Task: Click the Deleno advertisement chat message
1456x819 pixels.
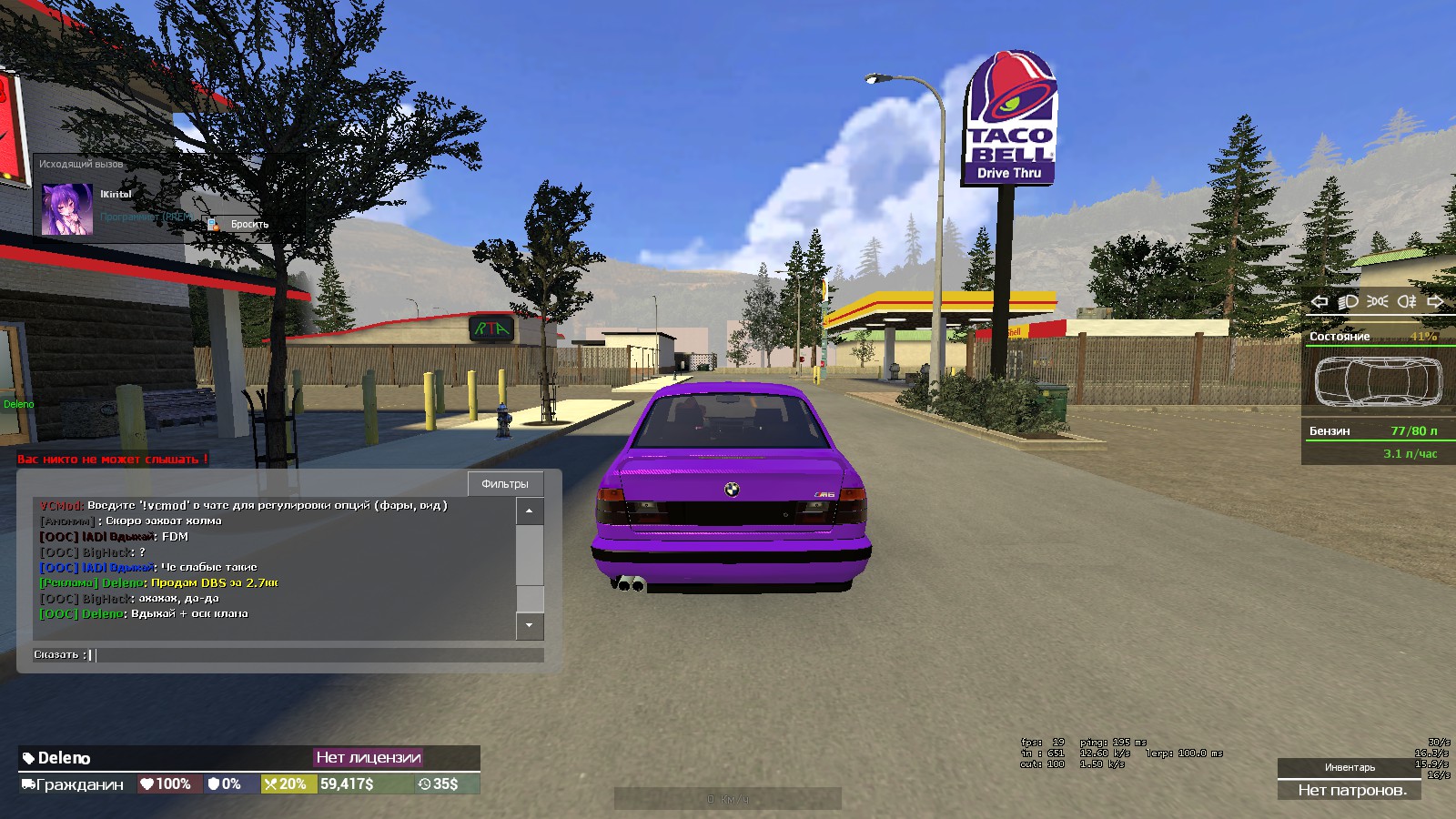Action: tap(159, 582)
